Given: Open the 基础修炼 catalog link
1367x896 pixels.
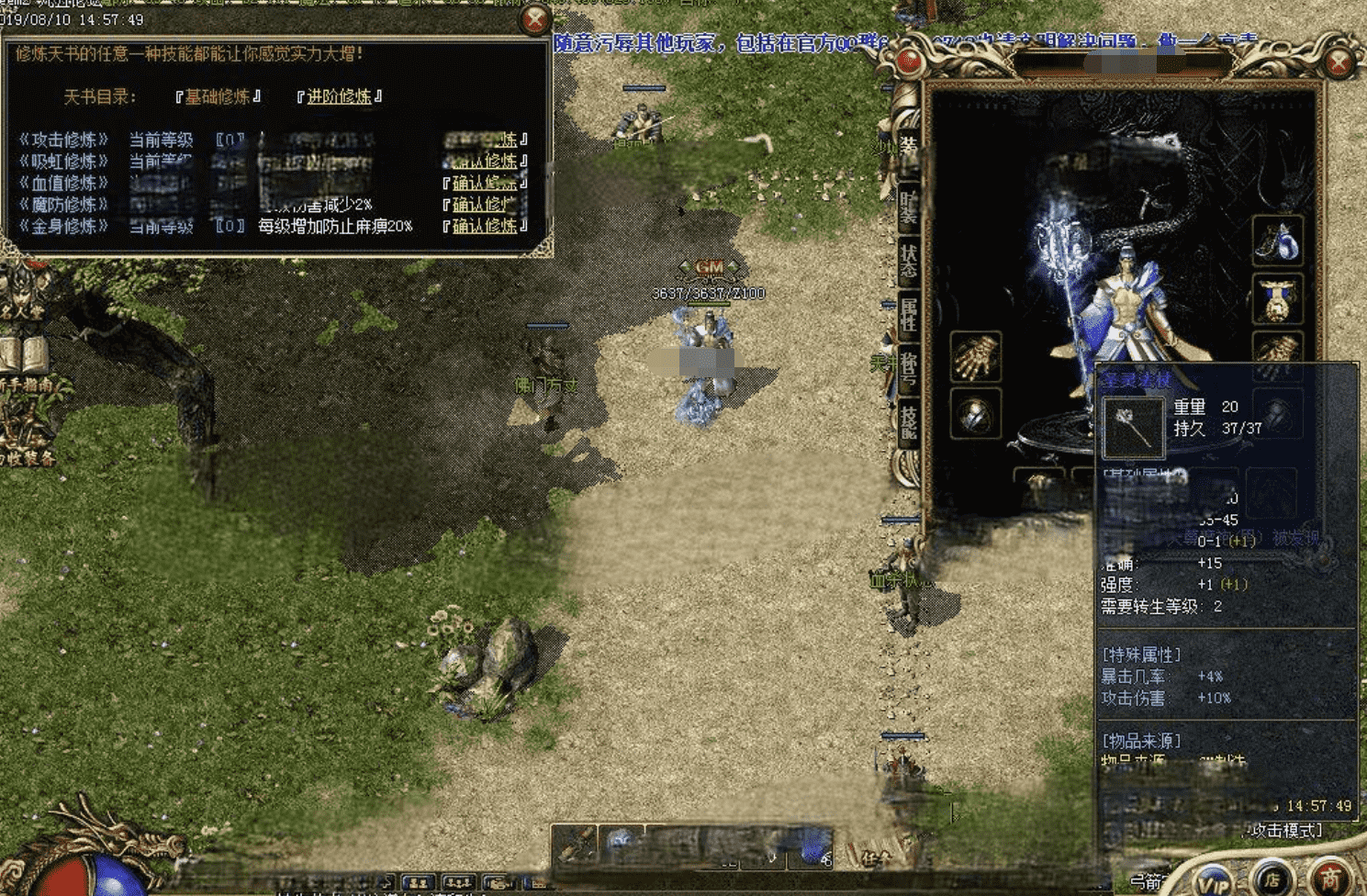Looking at the screenshot, I should point(218,96).
